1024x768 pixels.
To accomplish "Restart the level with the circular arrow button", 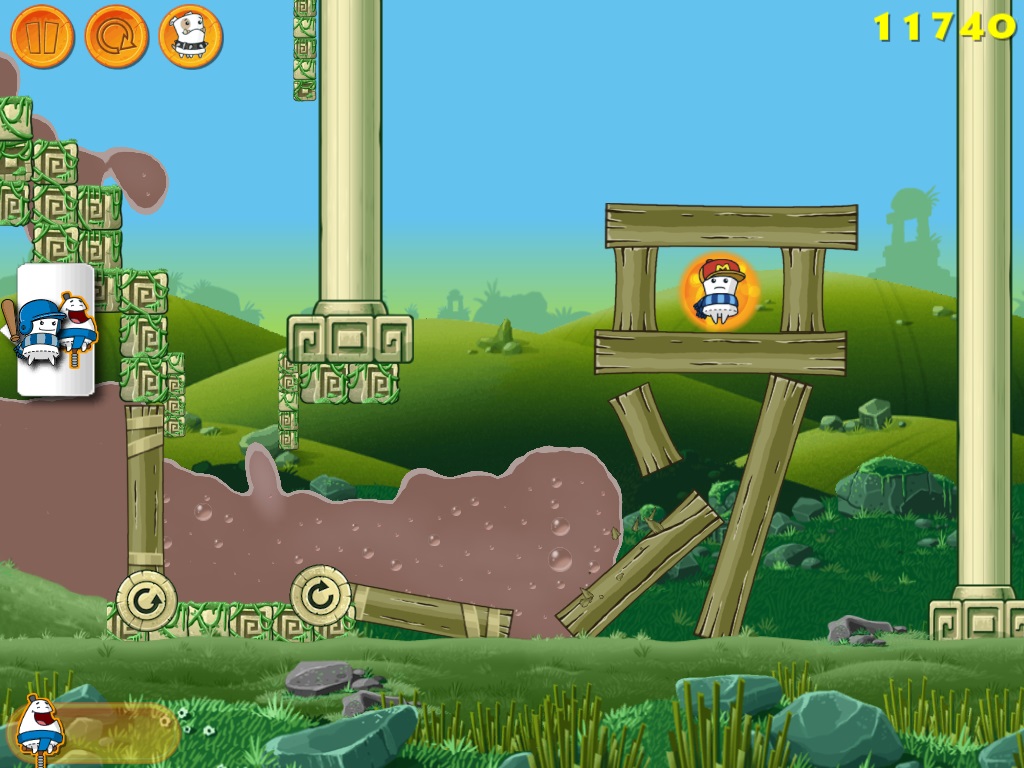I will 116,37.
